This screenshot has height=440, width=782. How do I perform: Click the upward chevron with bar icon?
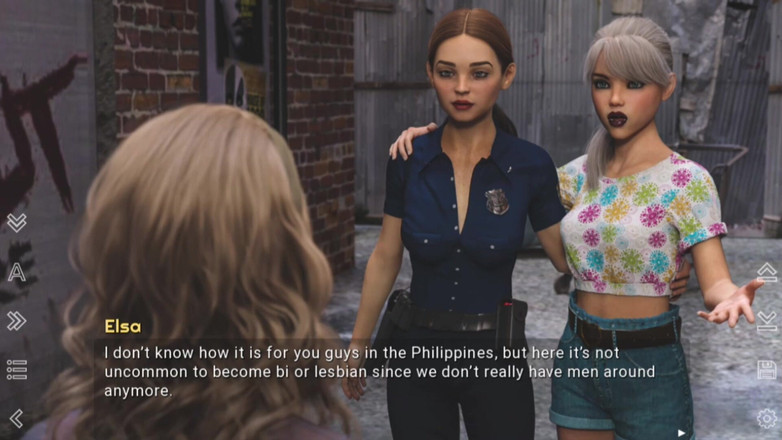[x=766, y=272]
